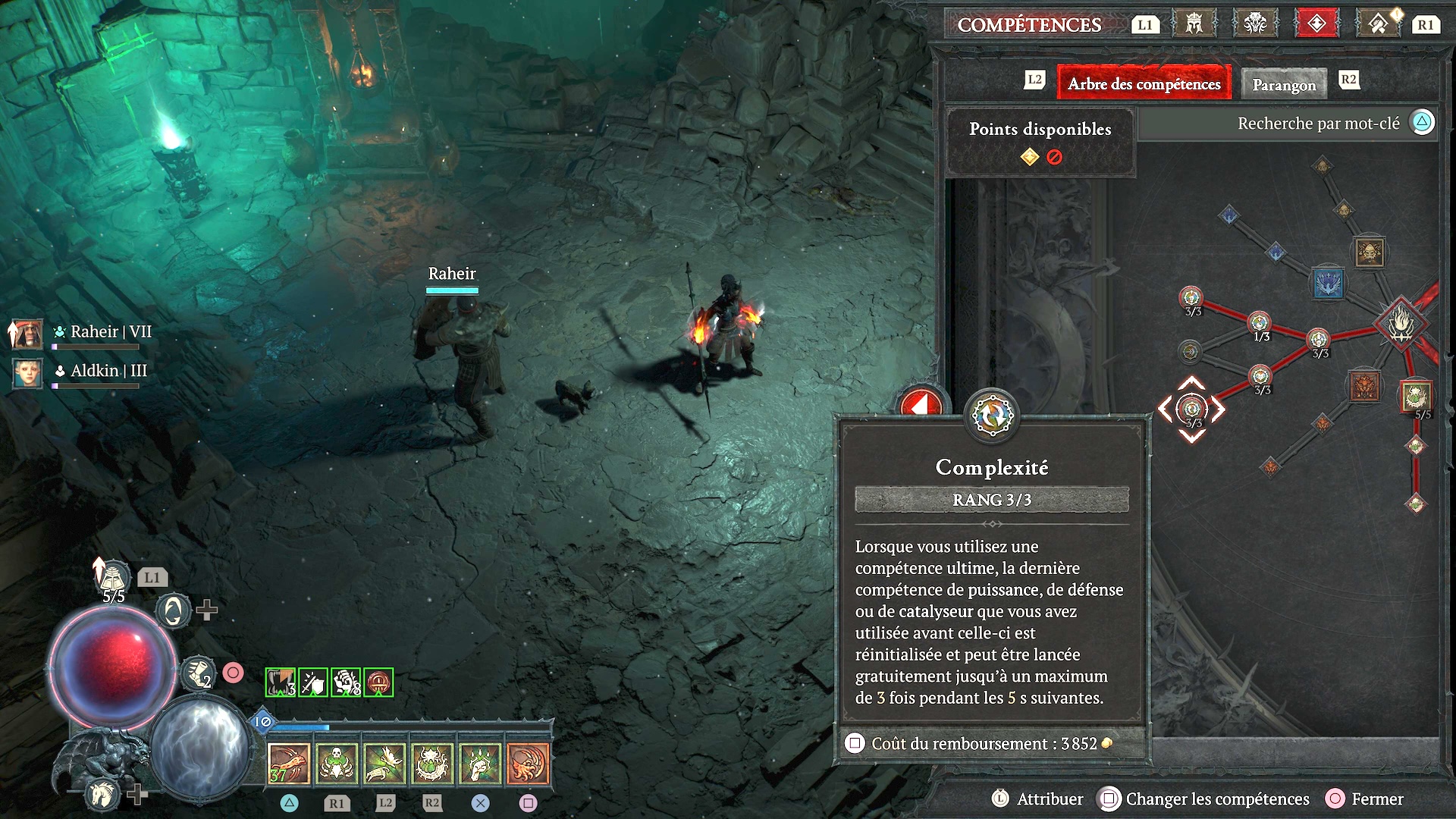Screen dimensions: 1456x819
Task: Choose the orange jaguar skill node
Action: 1364,386
